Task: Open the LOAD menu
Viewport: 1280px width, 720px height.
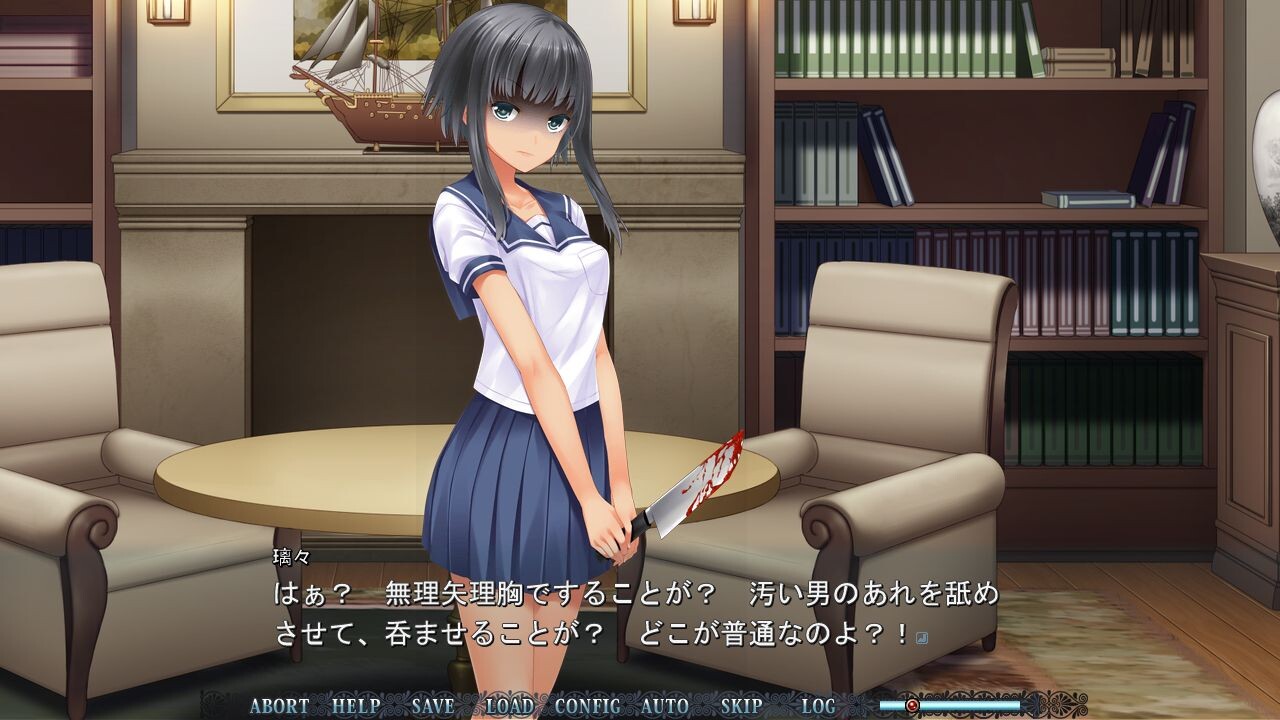Action: click(x=509, y=705)
